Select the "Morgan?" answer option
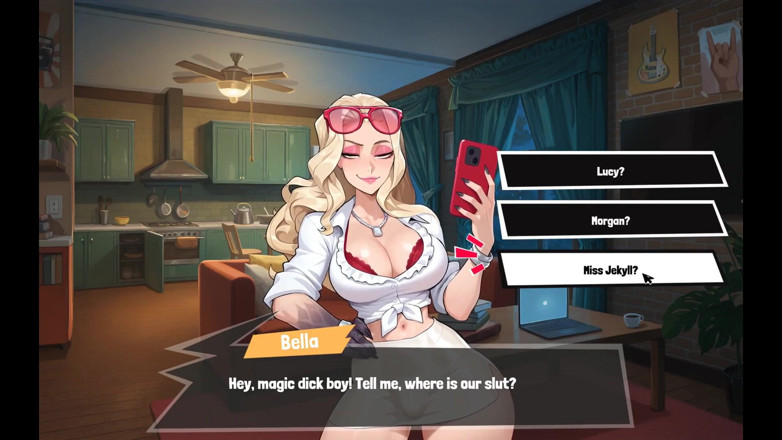The width and height of the screenshot is (782, 440). pos(610,220)
